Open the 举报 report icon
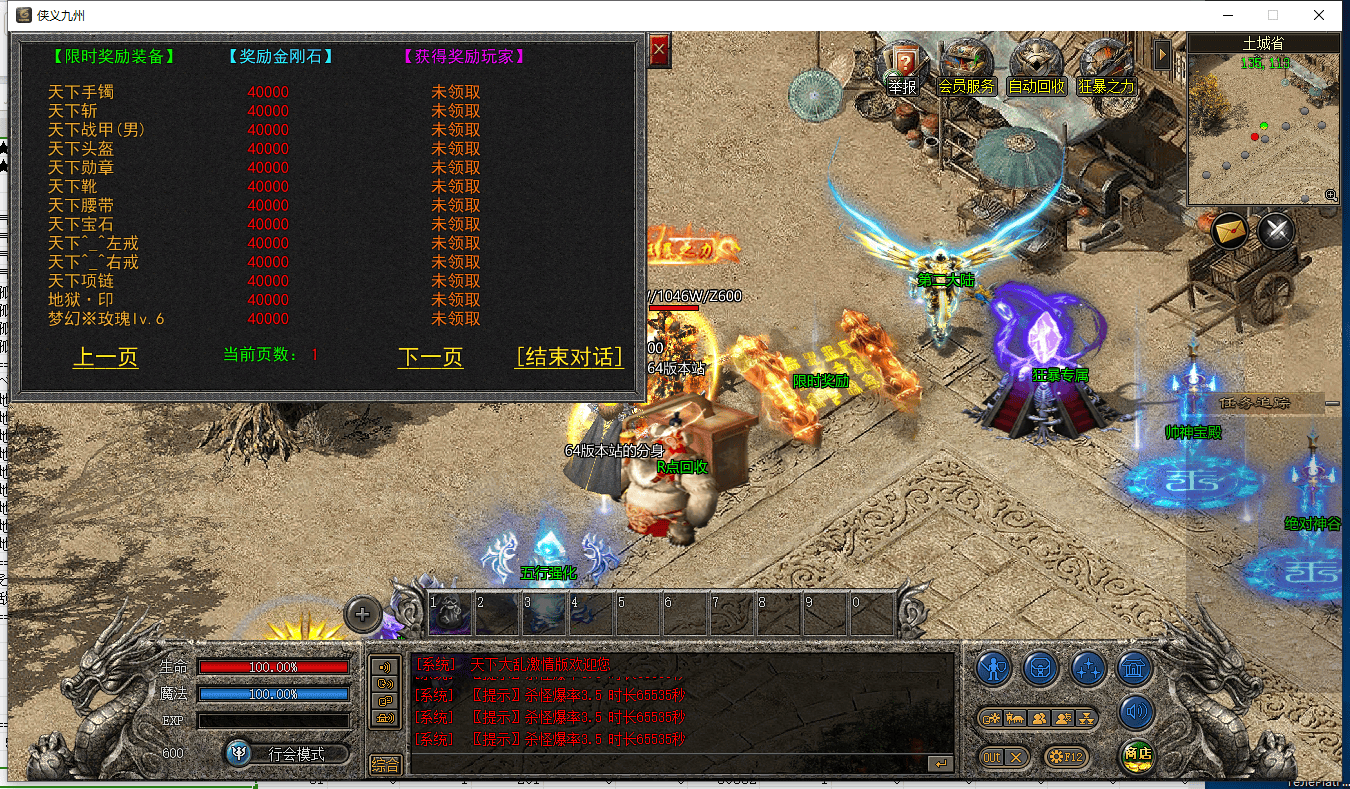This screenshot has height=789, width=1350. 902,68
